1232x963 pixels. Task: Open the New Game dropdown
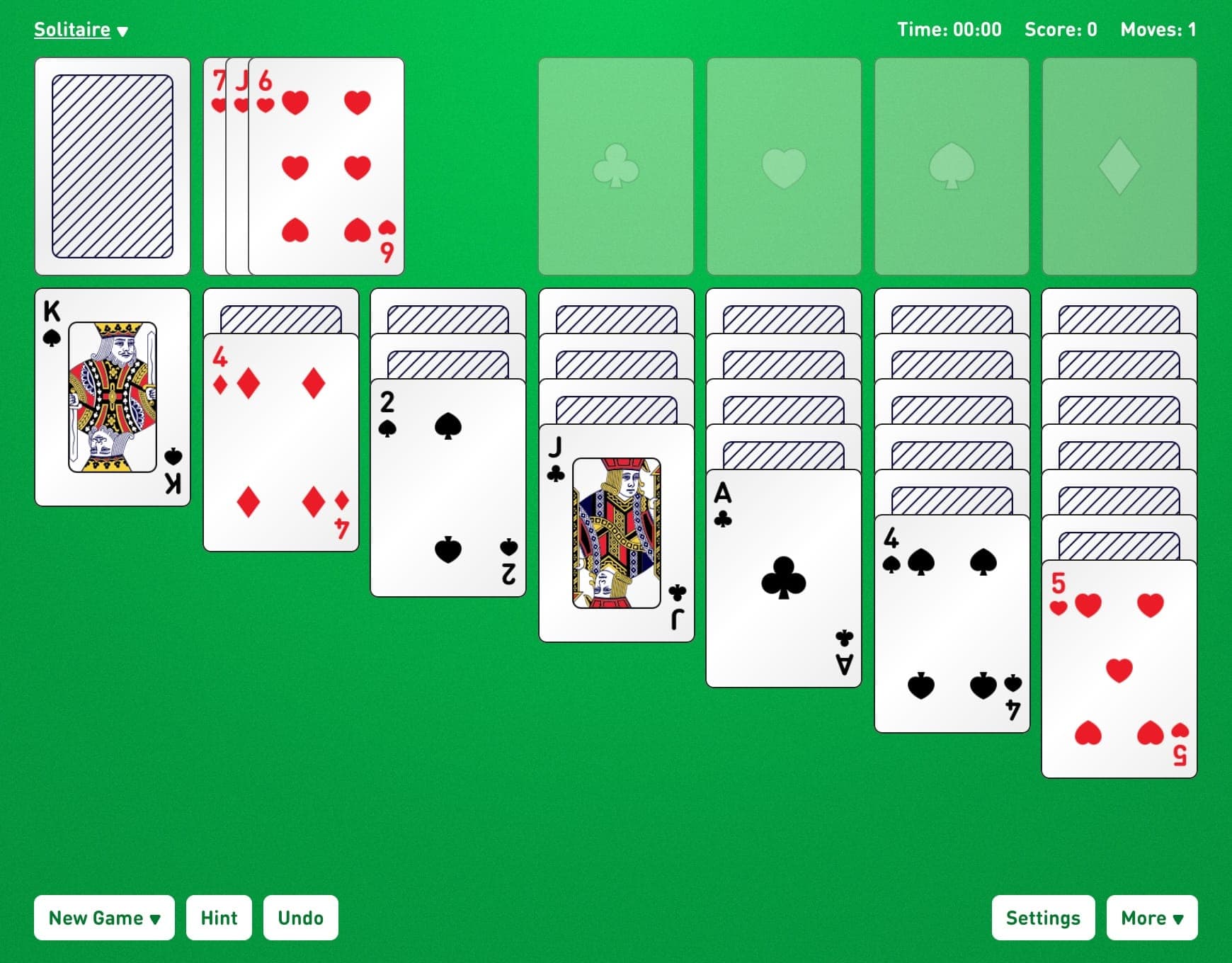104,917
